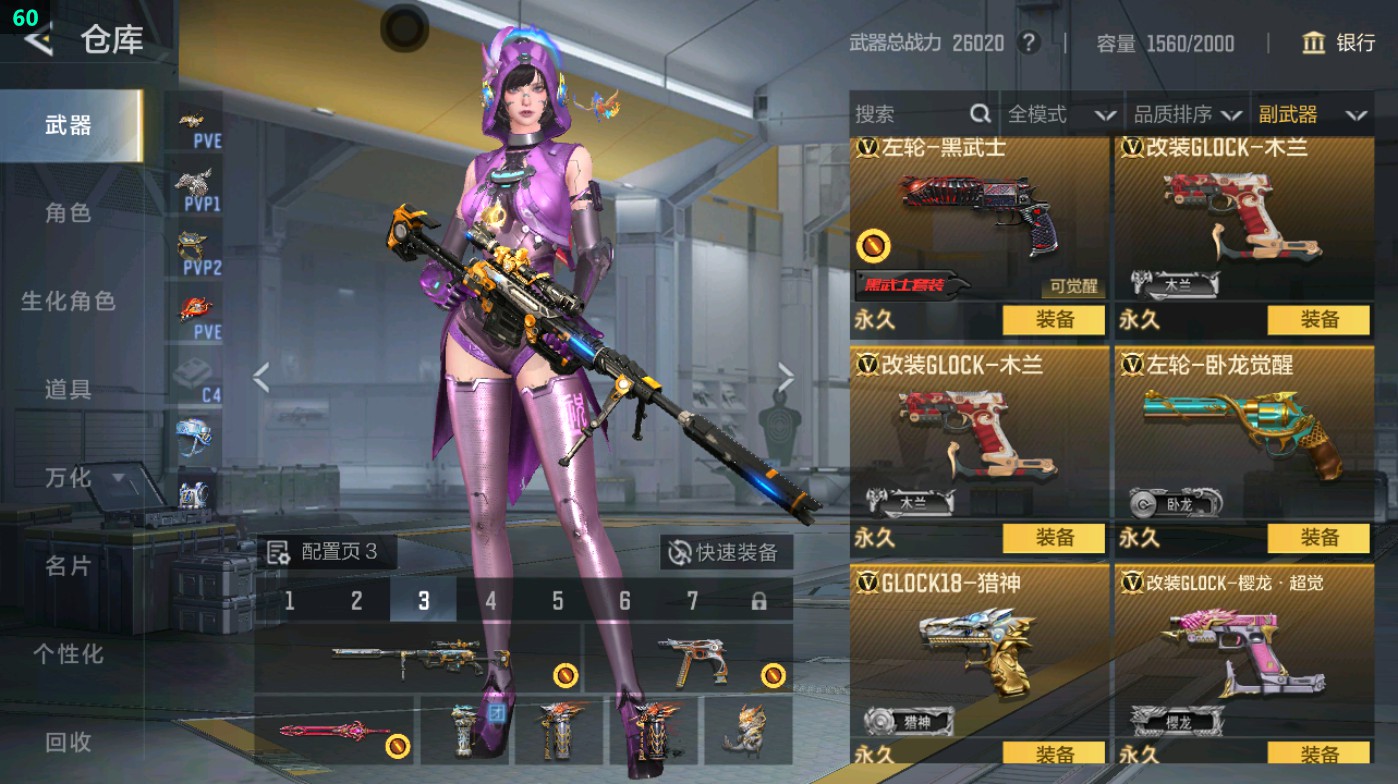Screen dimensions: 1398x784
Task: Tap the 快速装备 quick equip button
Action: click(726, 552)
